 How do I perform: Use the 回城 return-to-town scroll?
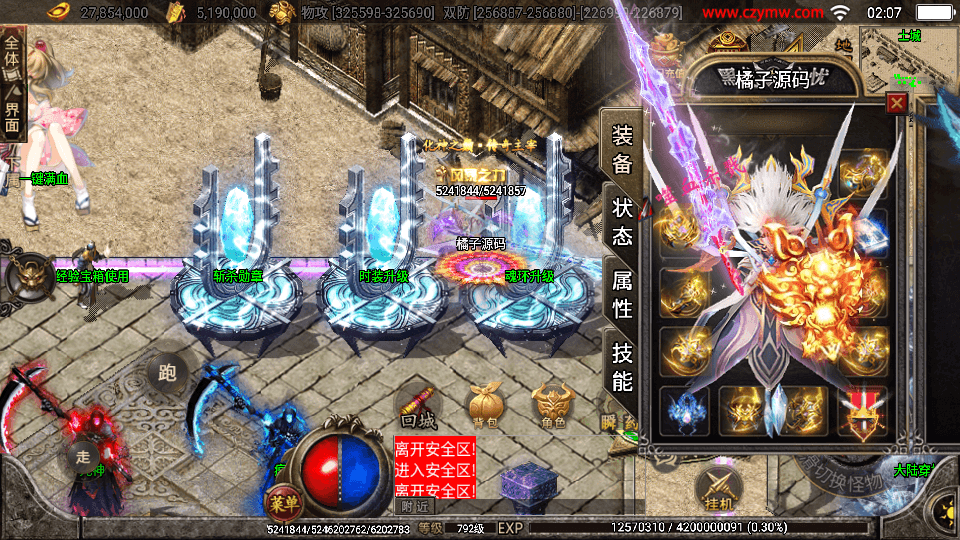(x=416, y=406)
